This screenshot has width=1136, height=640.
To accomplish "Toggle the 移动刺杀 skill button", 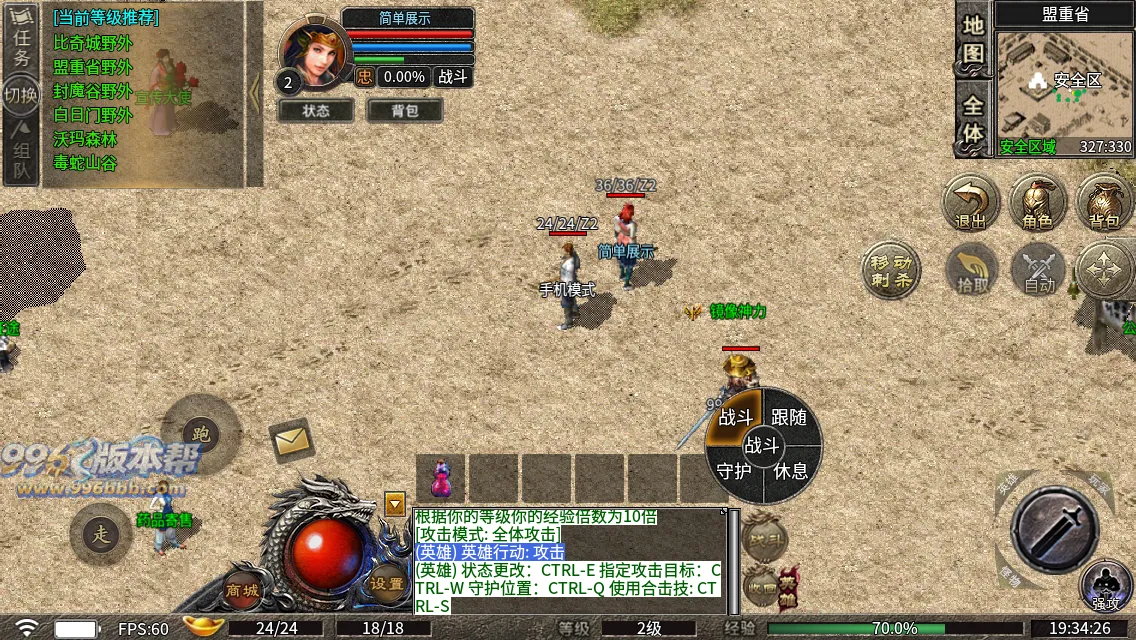I will [x=890, y=268].
